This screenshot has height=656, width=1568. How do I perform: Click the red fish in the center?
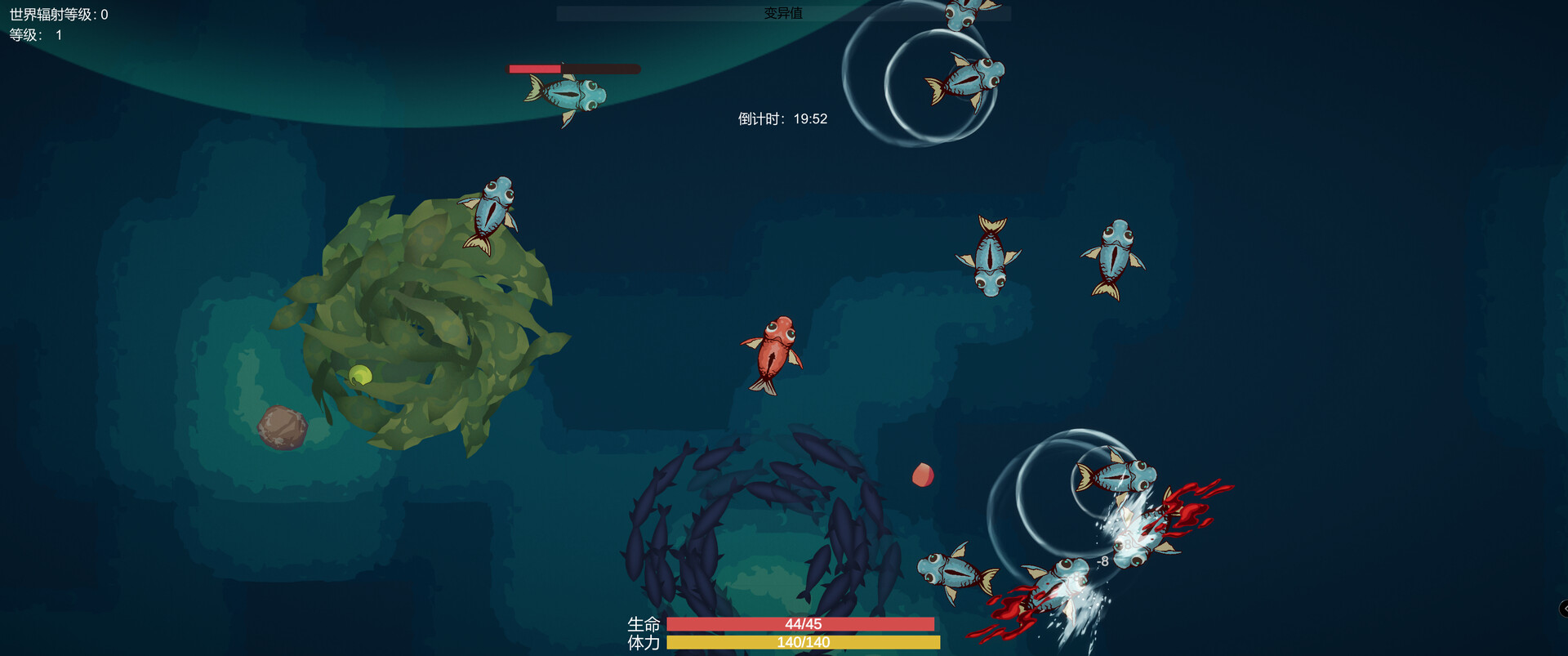click(x=772, y=351)
